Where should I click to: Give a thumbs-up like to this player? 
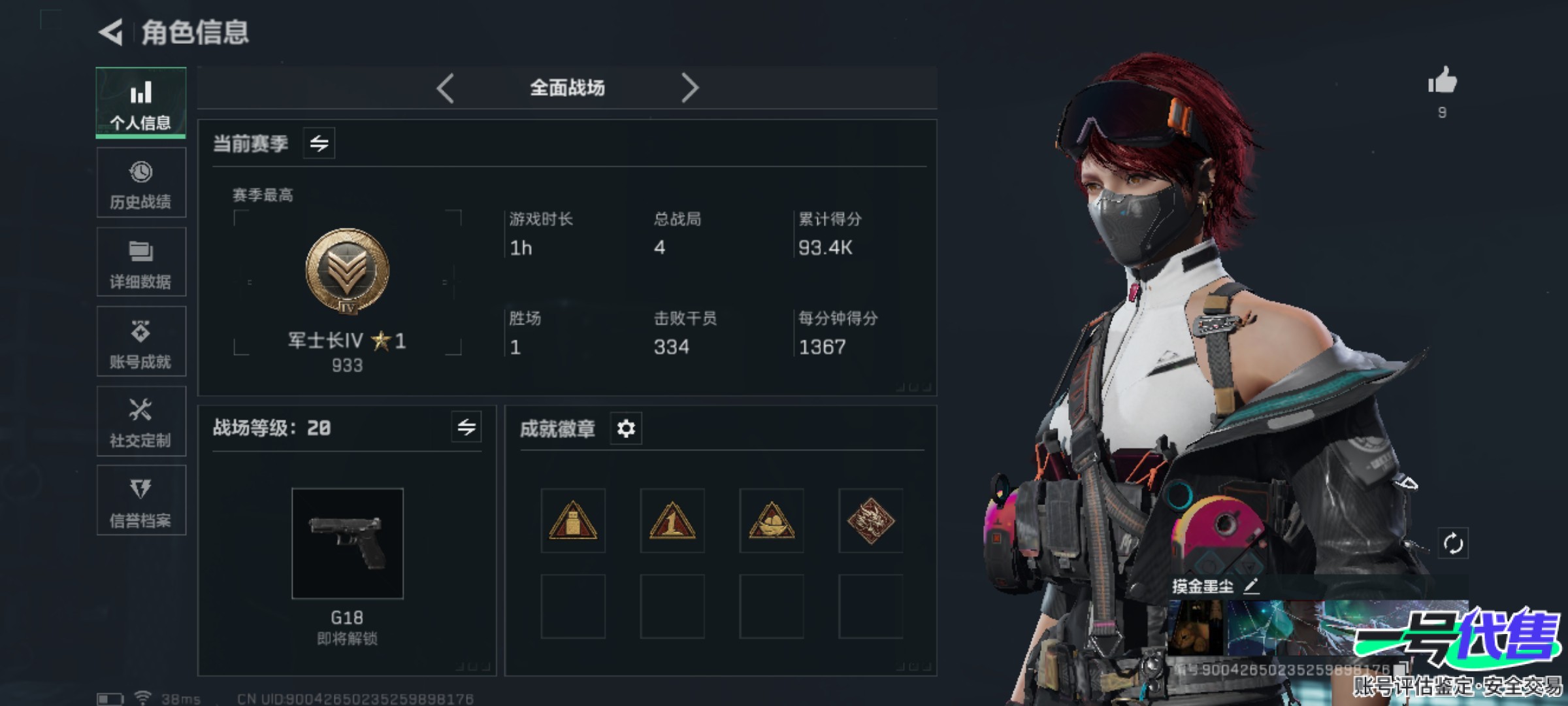tap(1442, 82)
